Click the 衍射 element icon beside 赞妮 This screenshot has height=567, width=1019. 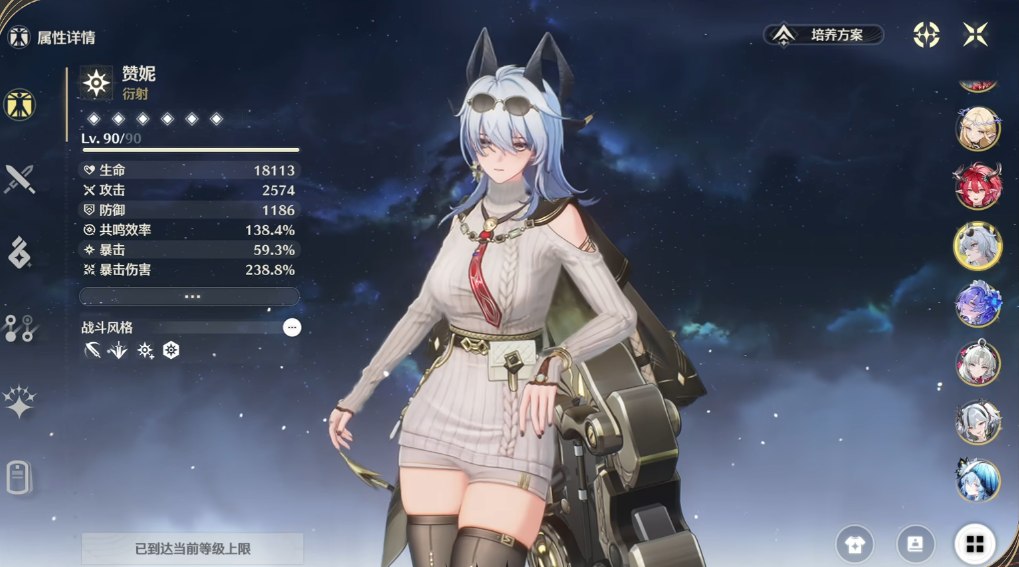point(96,83)
